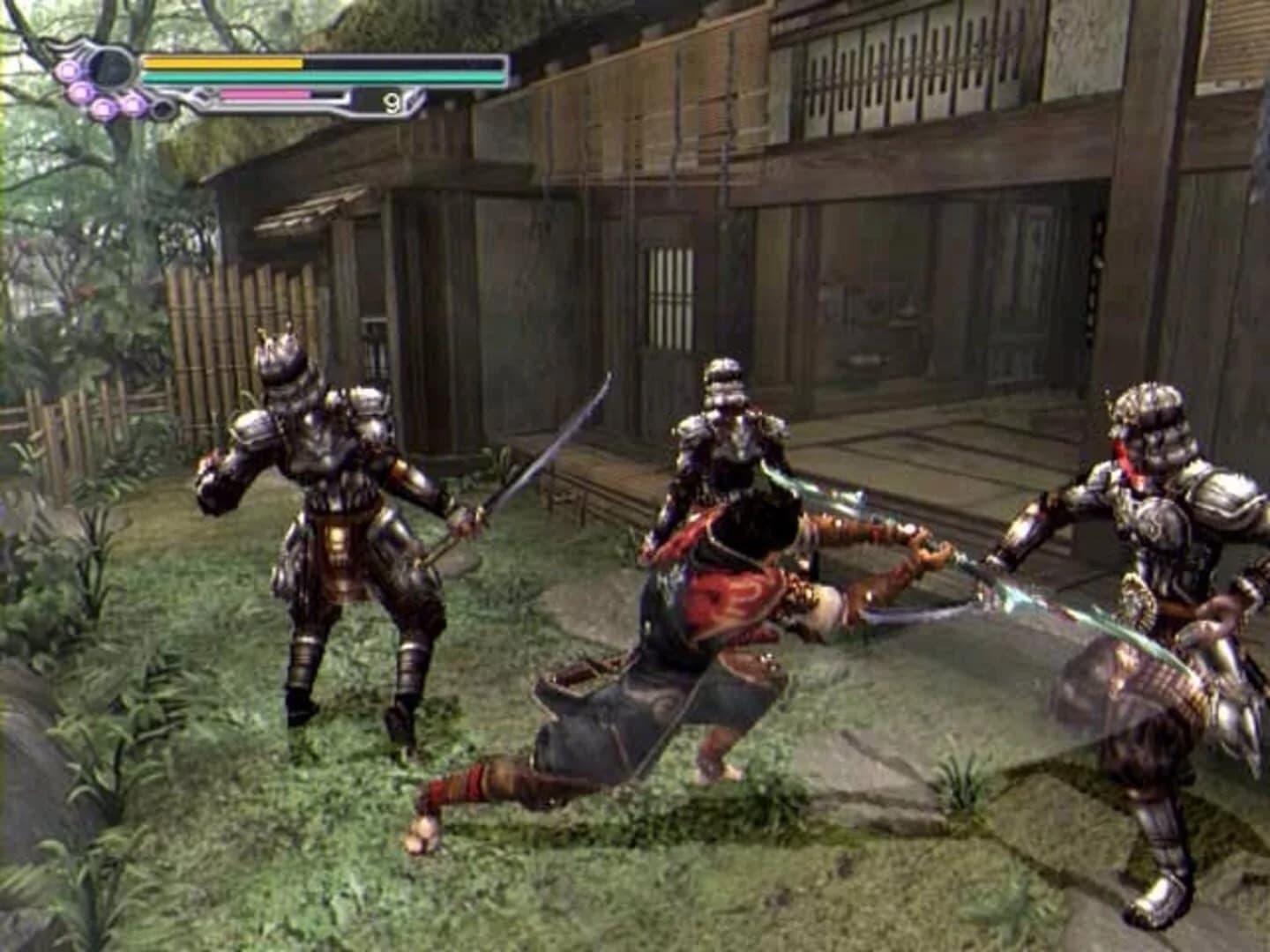Click the second purple orb in the cluster
The width and height of the screenshot is (1270, 952).
(80, 93)
